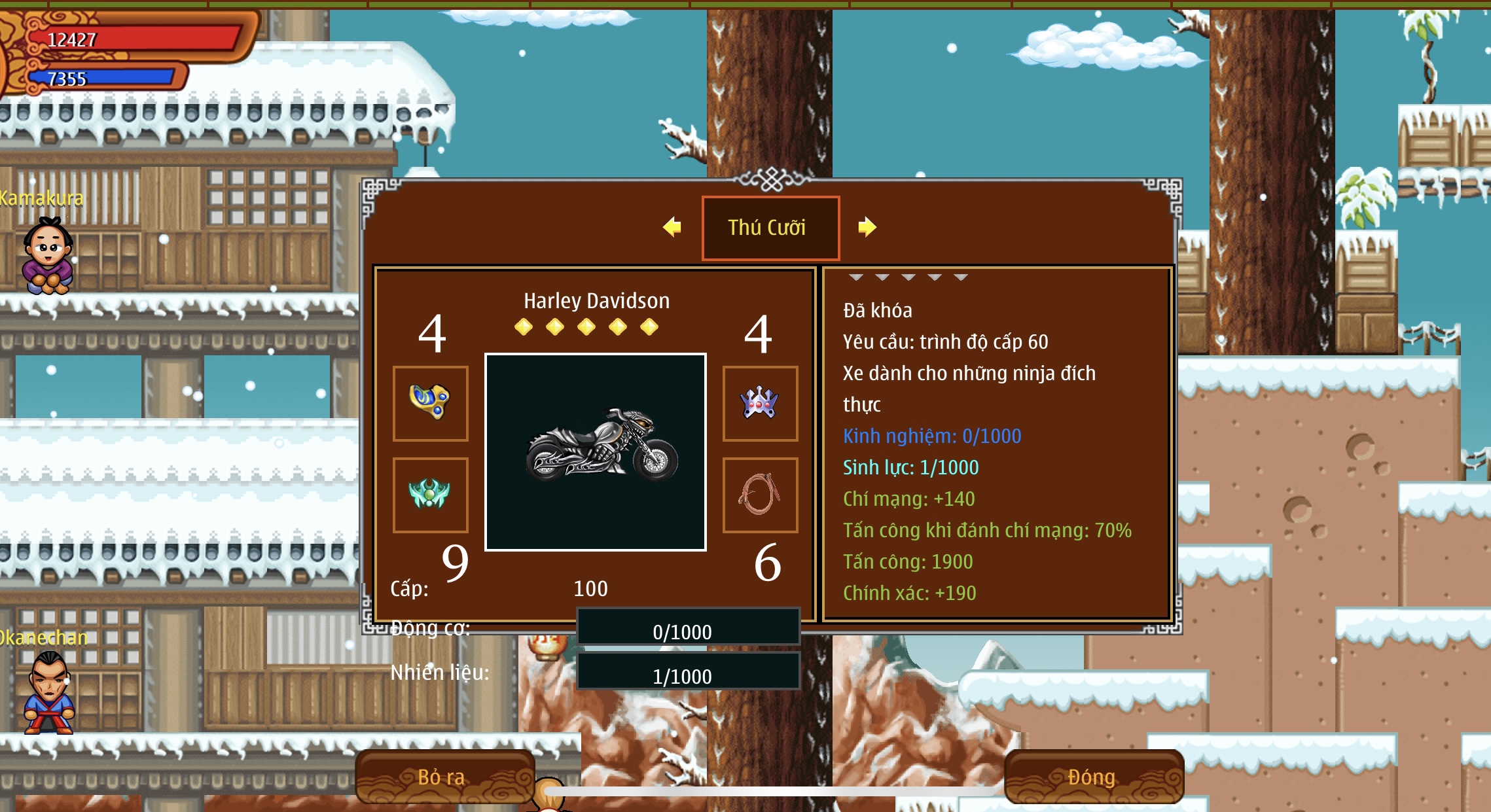Select the Thú Cưỡi tab

coord(770,228)
